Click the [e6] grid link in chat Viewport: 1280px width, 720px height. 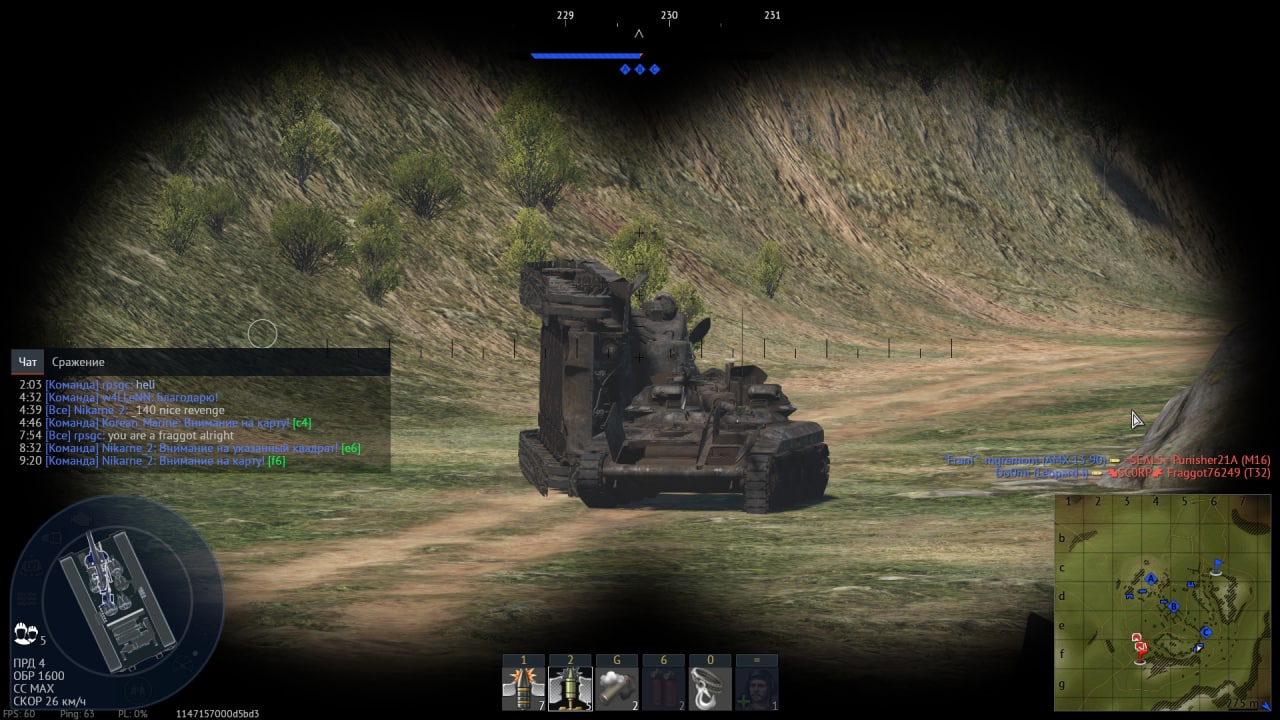pyautogui.click(x=350, y=448)
